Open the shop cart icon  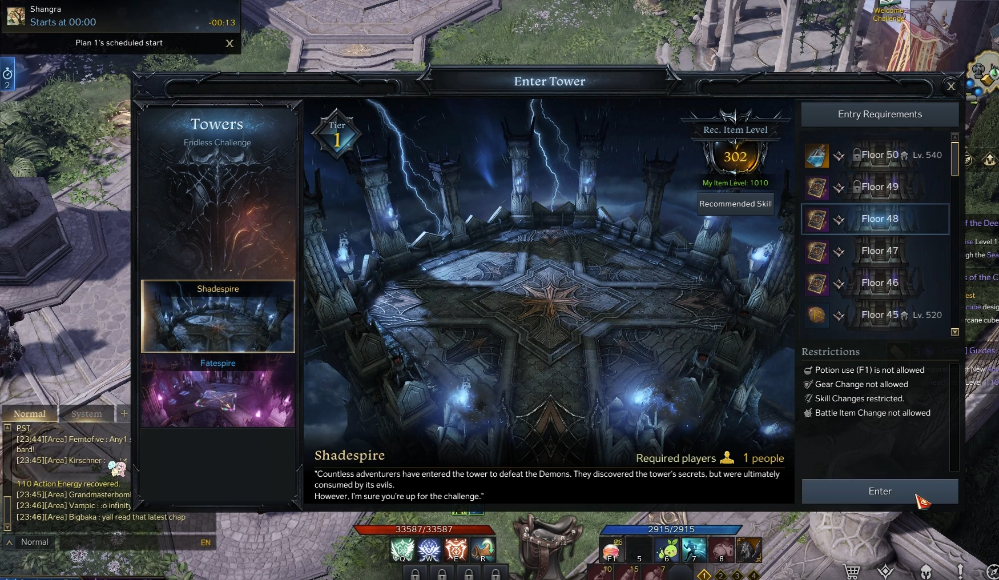coord(853,571)
